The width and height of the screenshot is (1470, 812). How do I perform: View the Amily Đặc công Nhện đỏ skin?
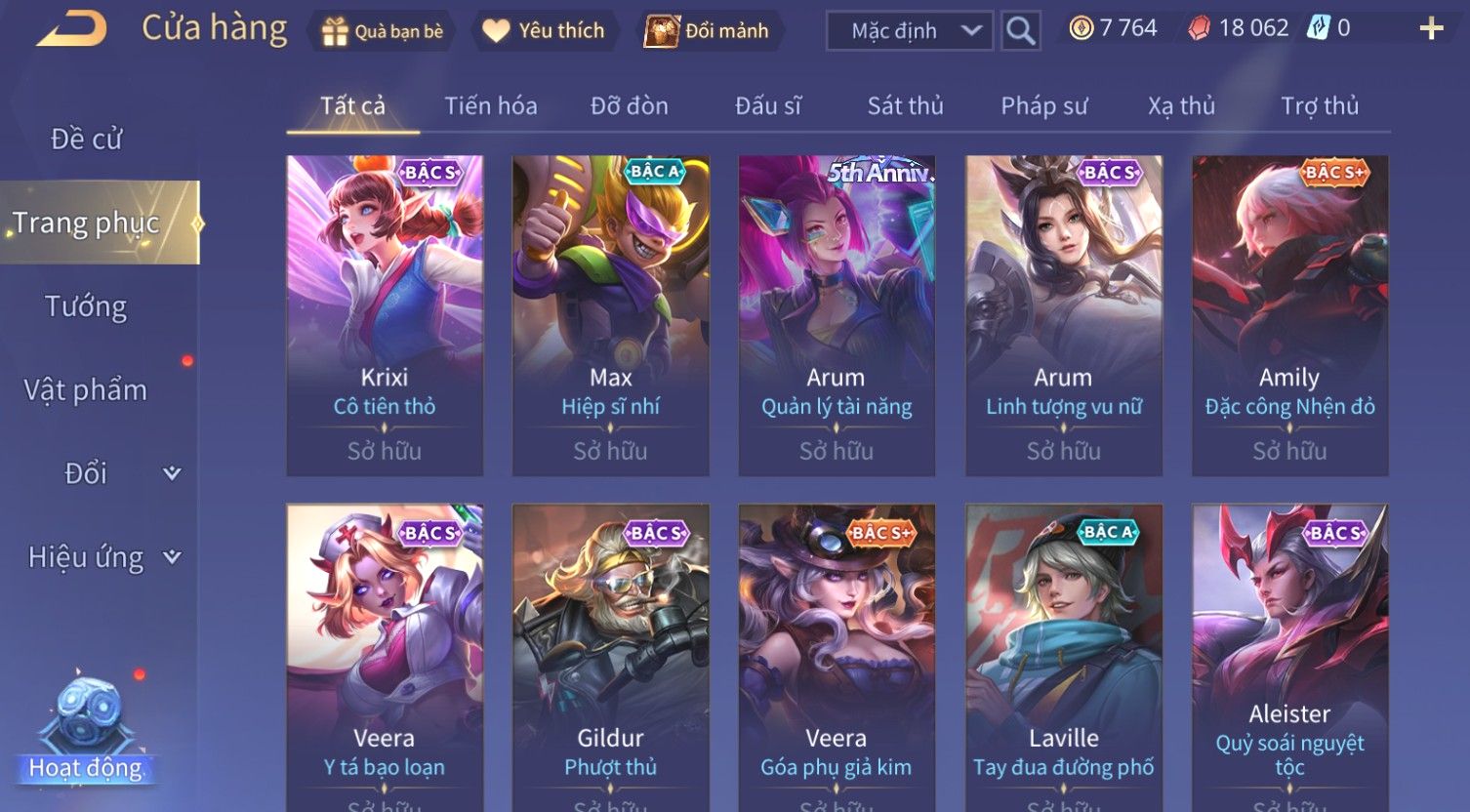[x=1289, y=315]
